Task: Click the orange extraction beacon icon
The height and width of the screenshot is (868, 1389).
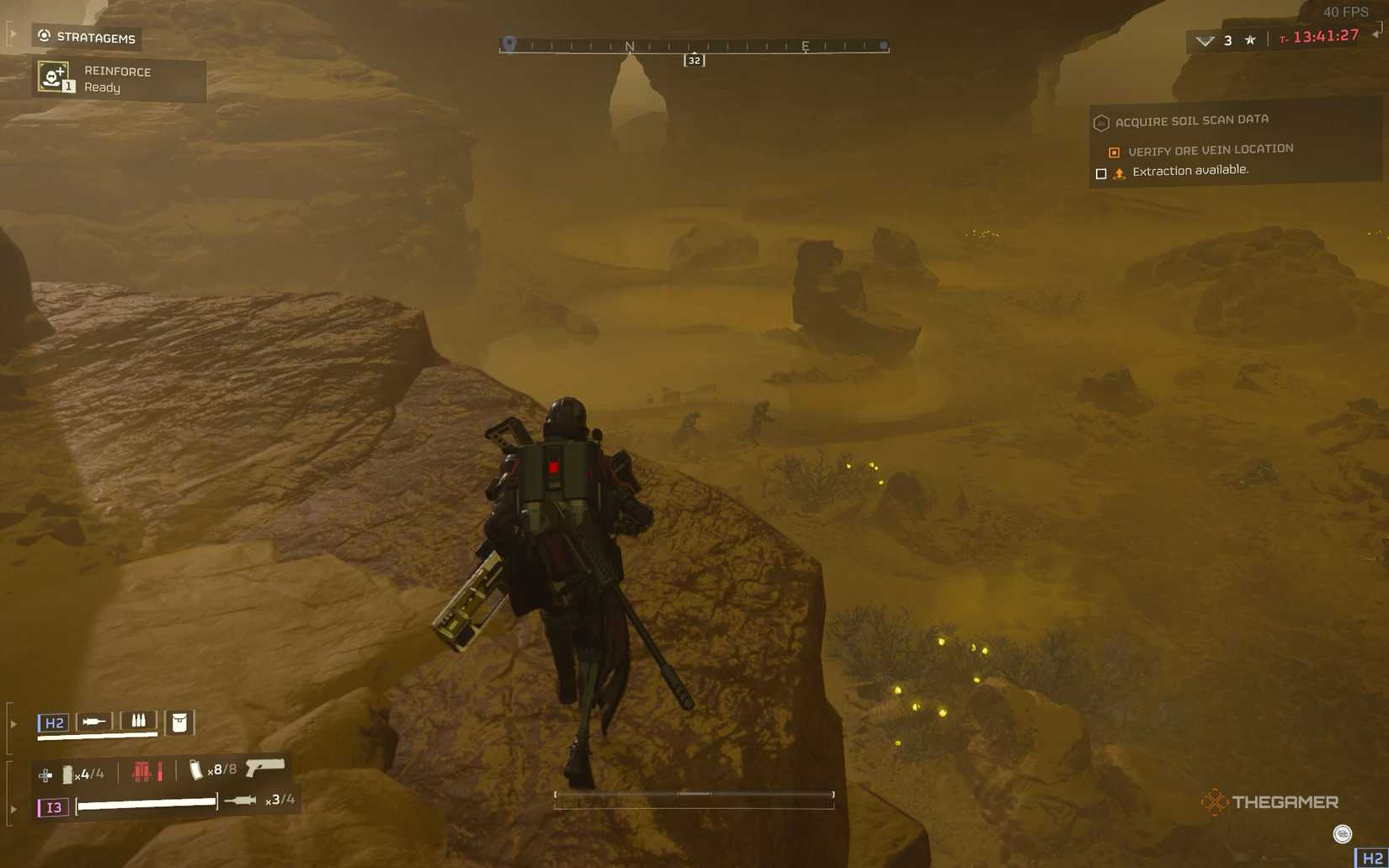Action: (x=1119, y=173)
